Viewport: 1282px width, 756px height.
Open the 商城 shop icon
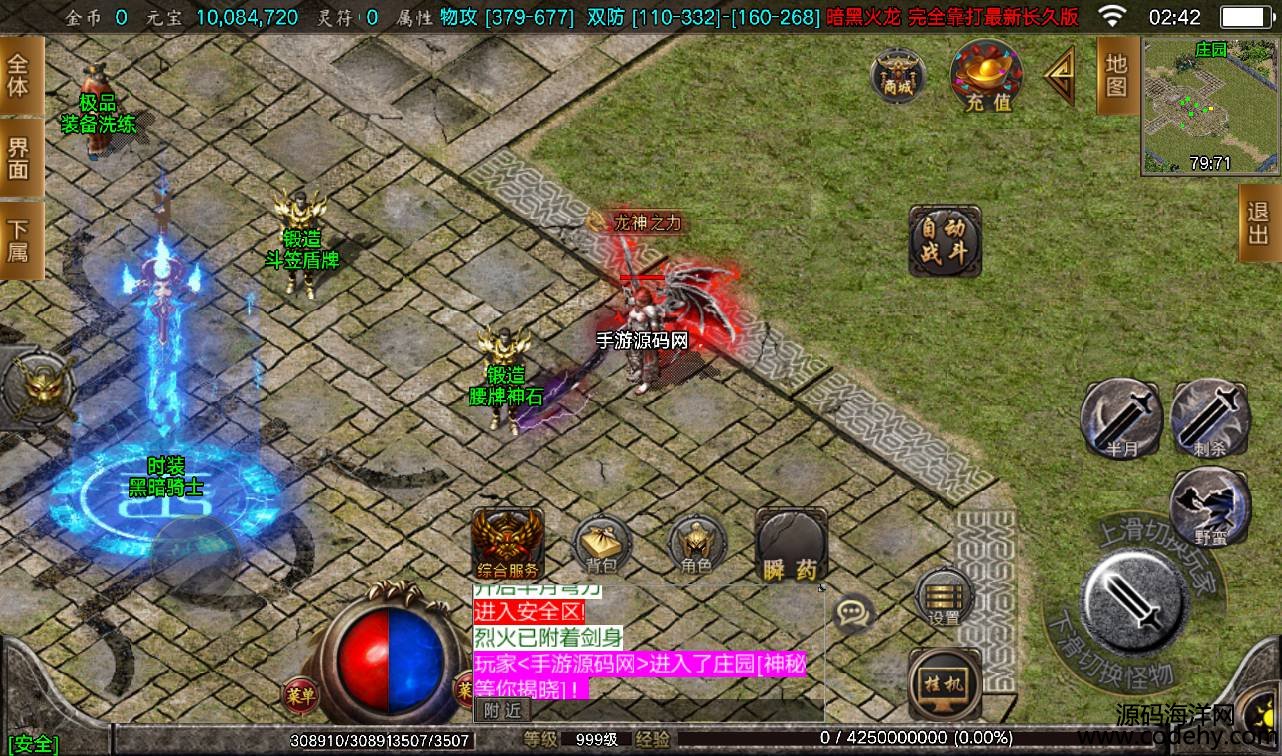tap(897, 74)
